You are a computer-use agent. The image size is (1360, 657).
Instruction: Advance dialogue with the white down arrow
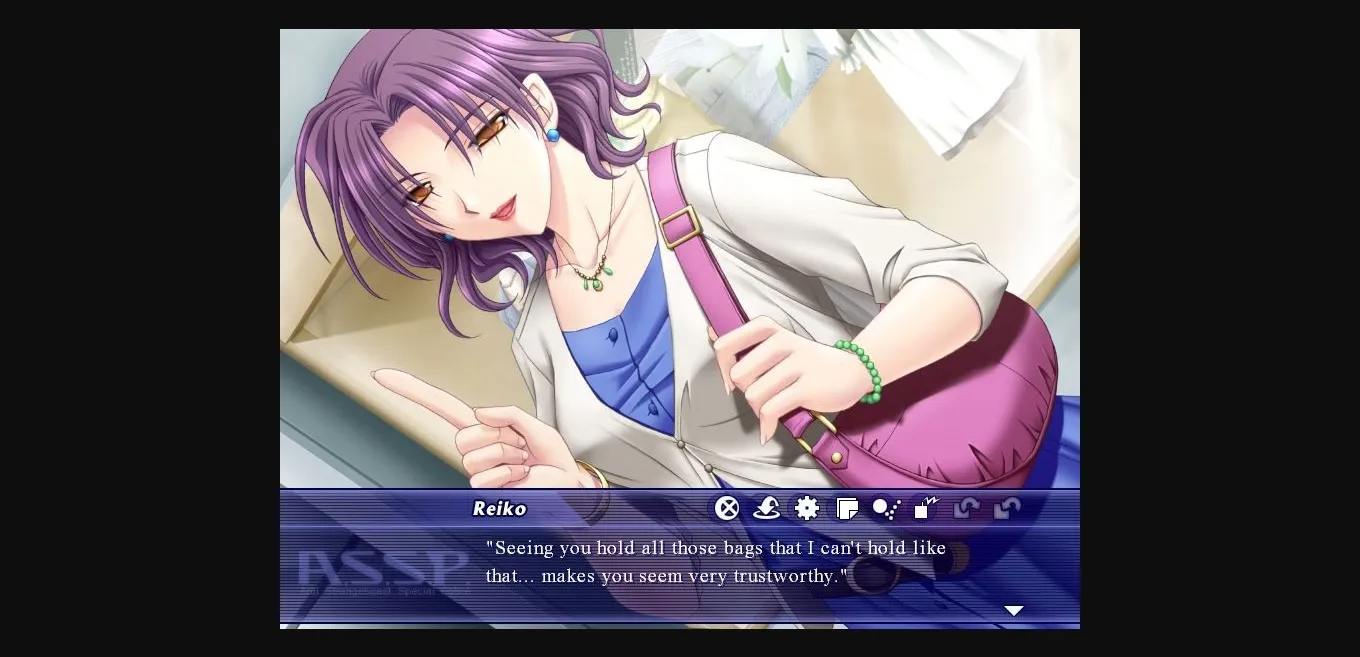[x=1014, y=610]
